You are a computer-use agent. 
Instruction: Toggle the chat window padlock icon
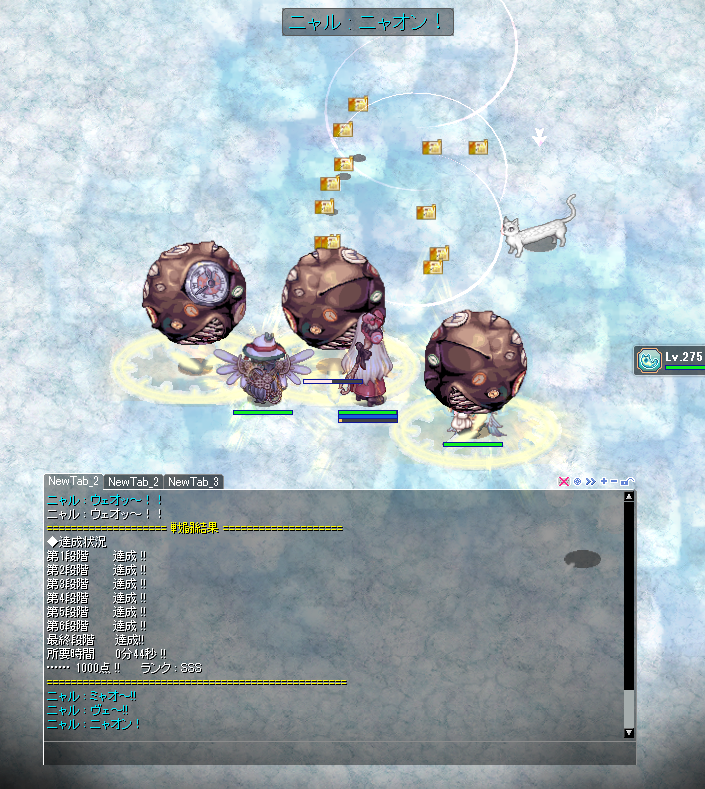coord(627,482)
